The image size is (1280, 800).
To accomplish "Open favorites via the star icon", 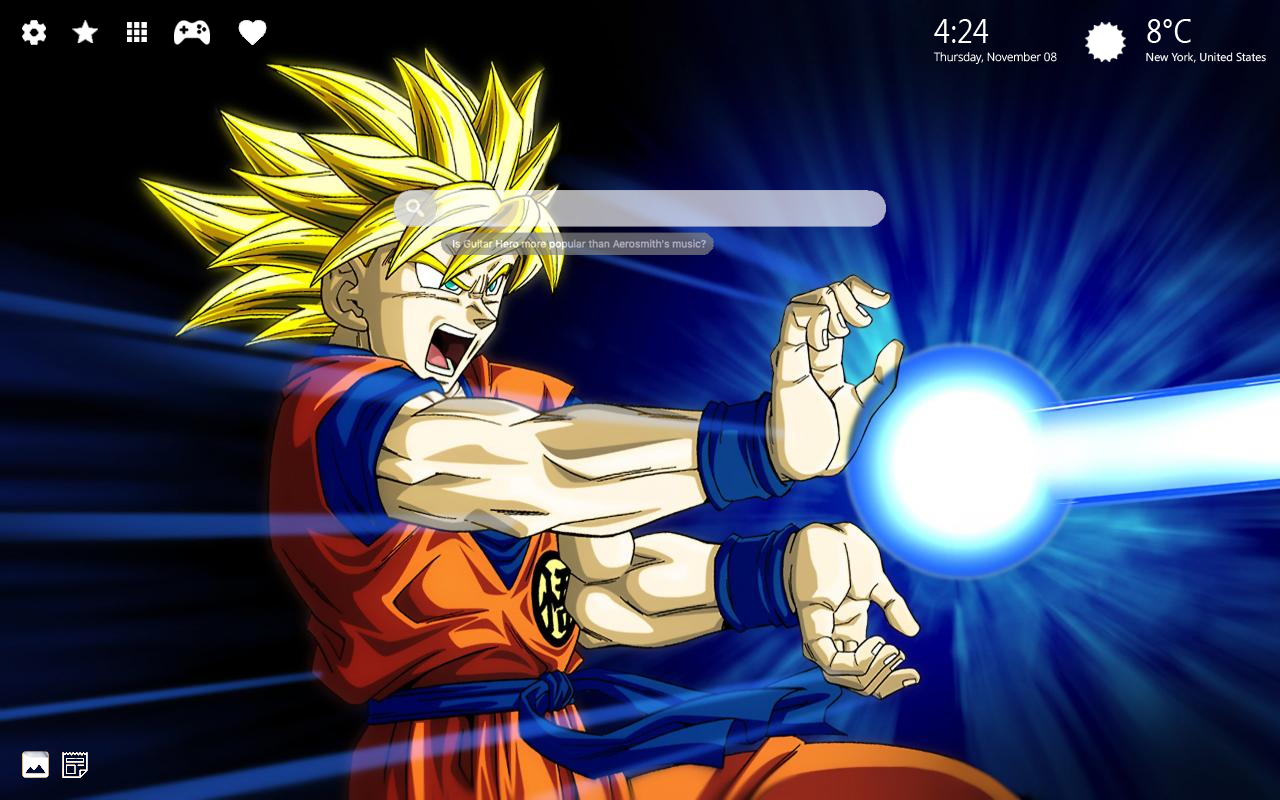I will tap(84, 32).
